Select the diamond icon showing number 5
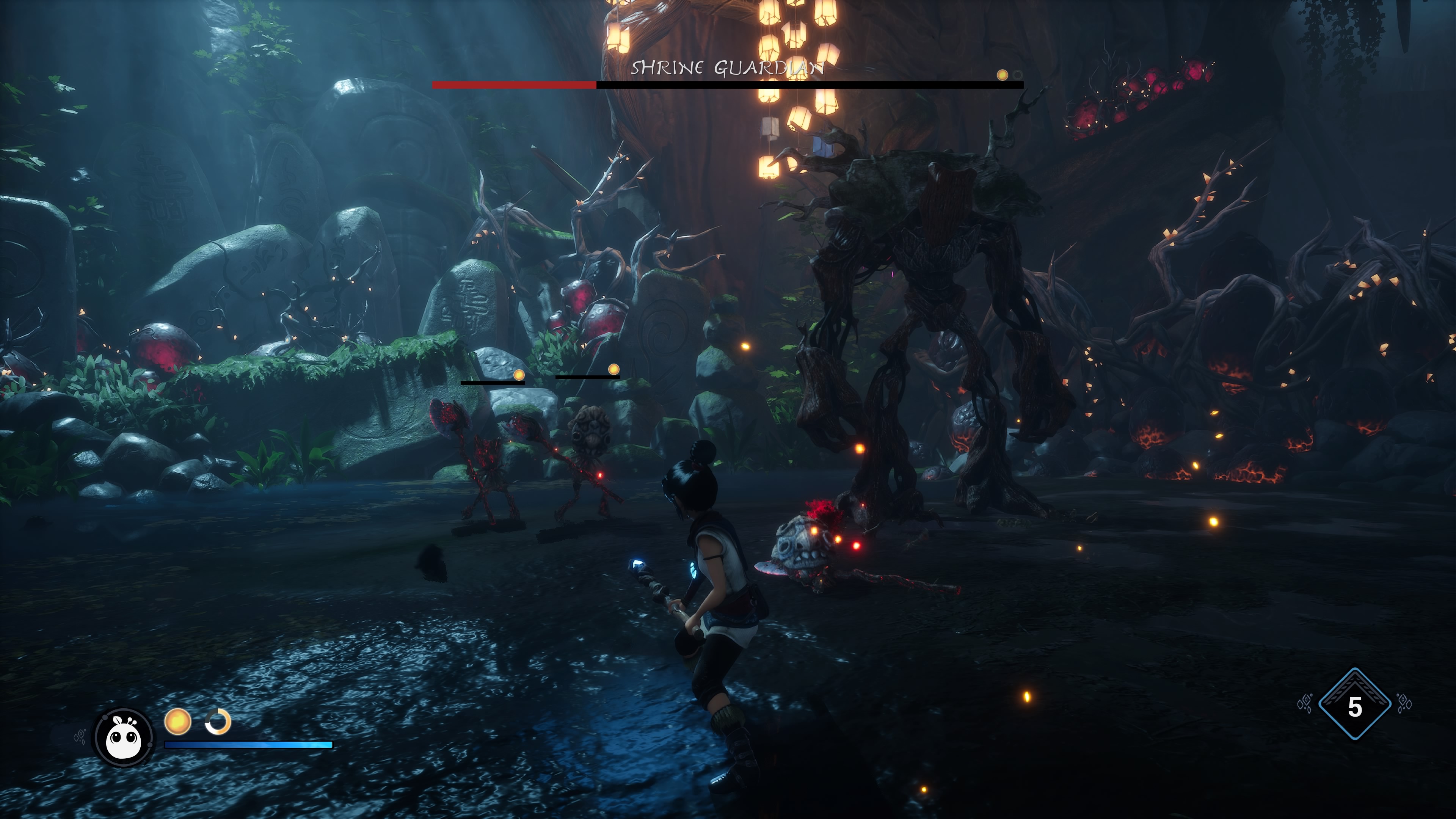This screenshot has width=1456, height=819. 1354,705
